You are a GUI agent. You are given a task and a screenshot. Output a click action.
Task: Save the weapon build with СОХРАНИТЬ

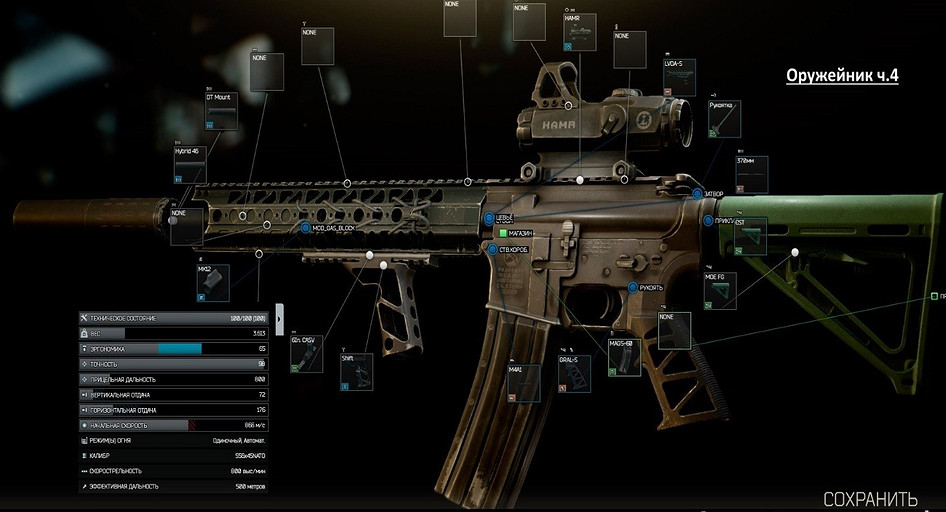tap(869, 498)
